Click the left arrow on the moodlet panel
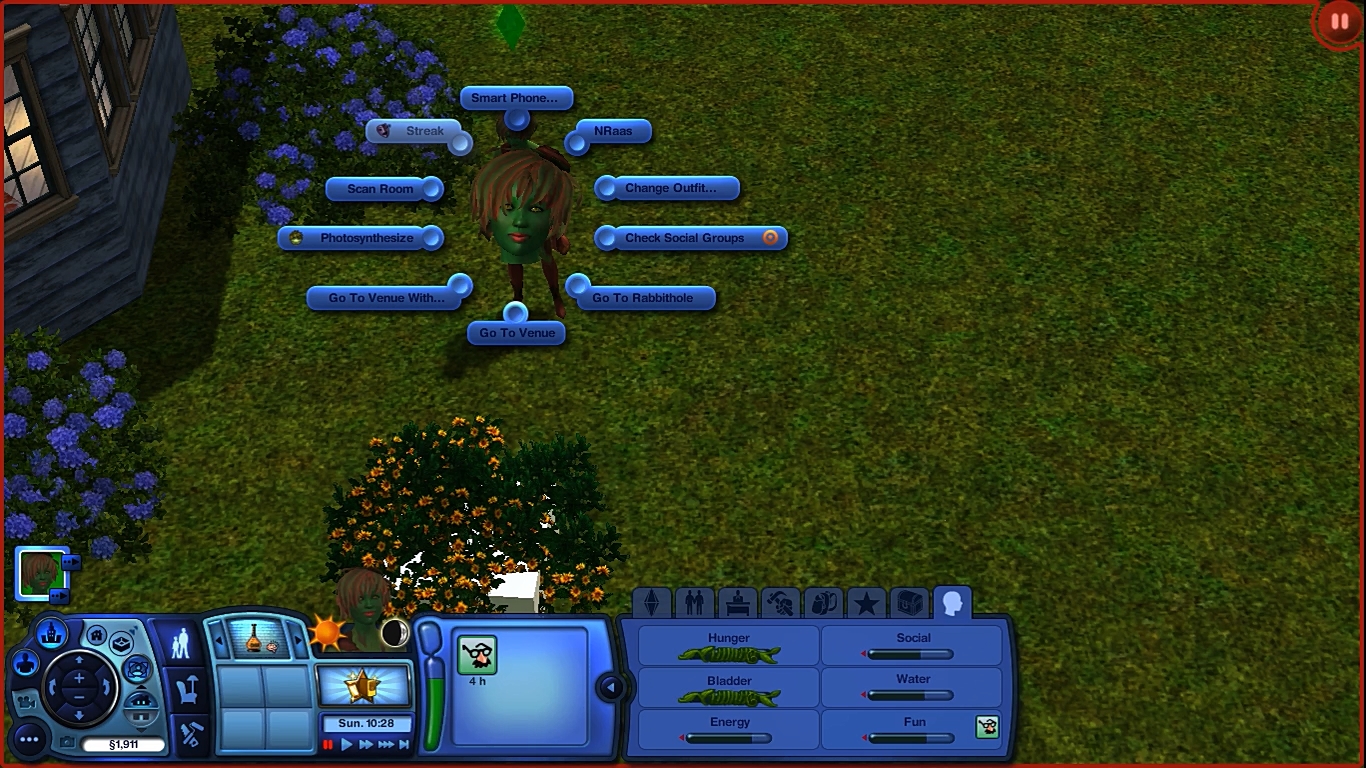This screenshot has width=1366, height=768. tap(610, 687)
